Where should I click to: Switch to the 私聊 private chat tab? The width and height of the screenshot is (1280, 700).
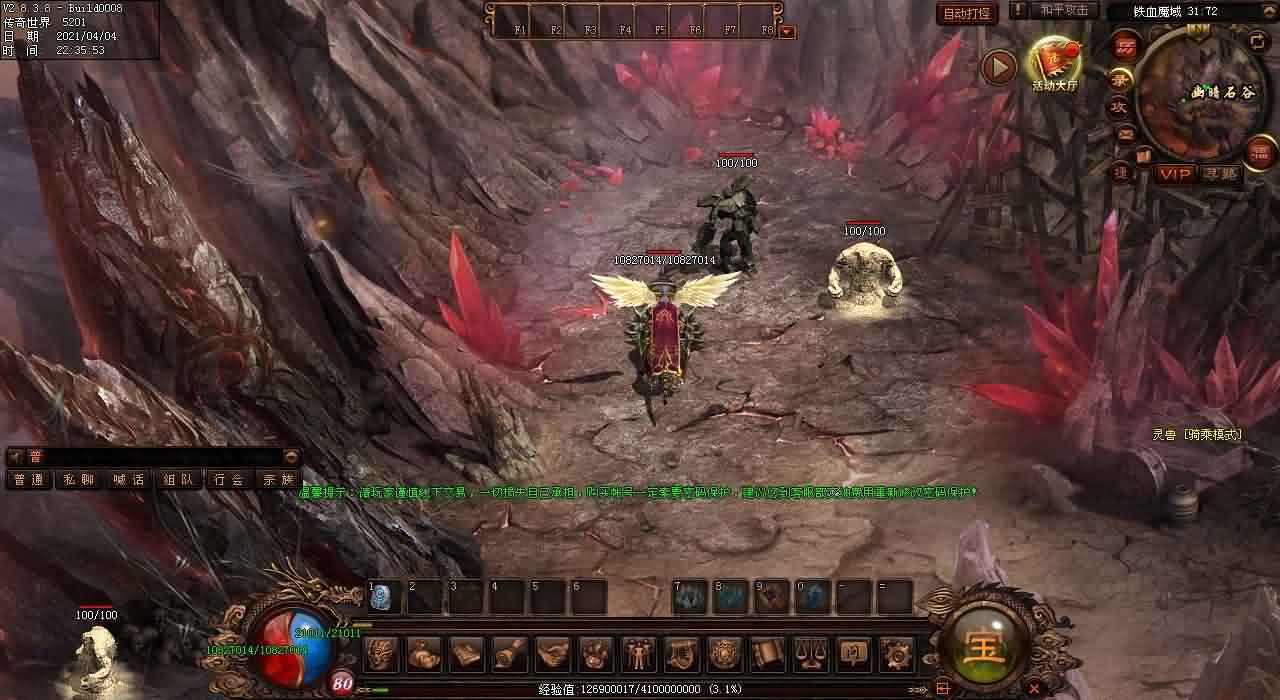pyautogui.click(x=79, y=480)
